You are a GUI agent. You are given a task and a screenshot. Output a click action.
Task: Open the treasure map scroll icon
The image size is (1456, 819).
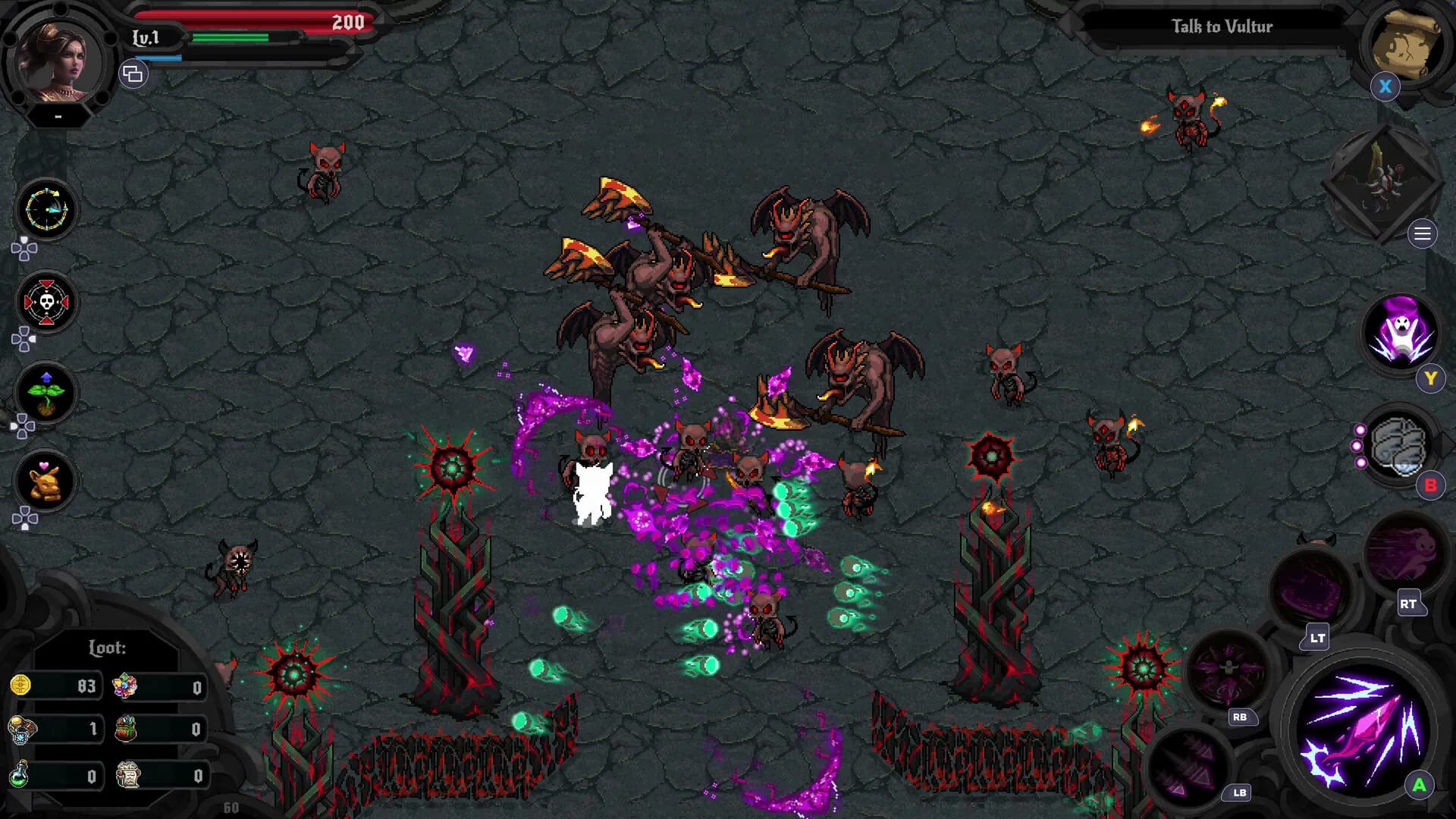pyautogui.click(x=1404, y=44)
